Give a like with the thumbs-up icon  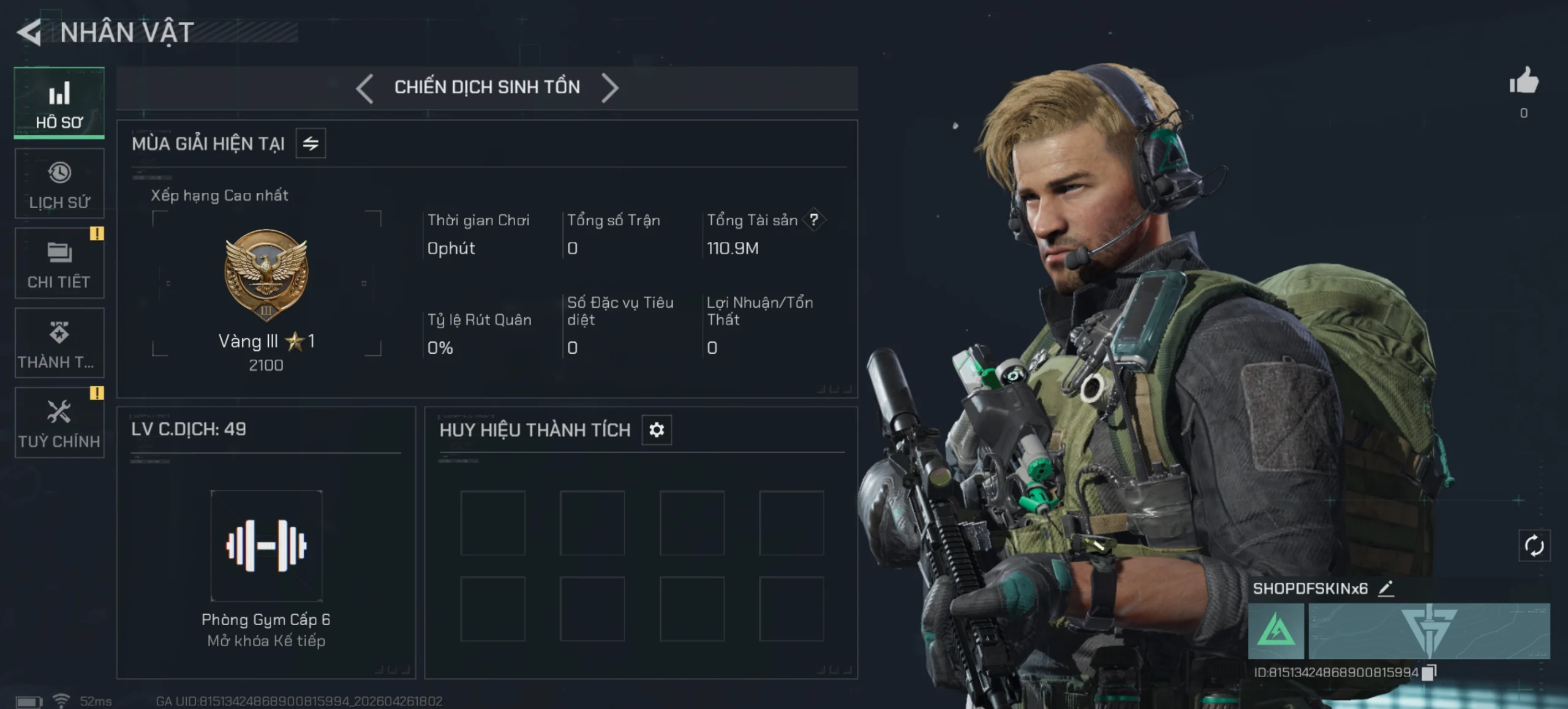[x=1524, y=81]
